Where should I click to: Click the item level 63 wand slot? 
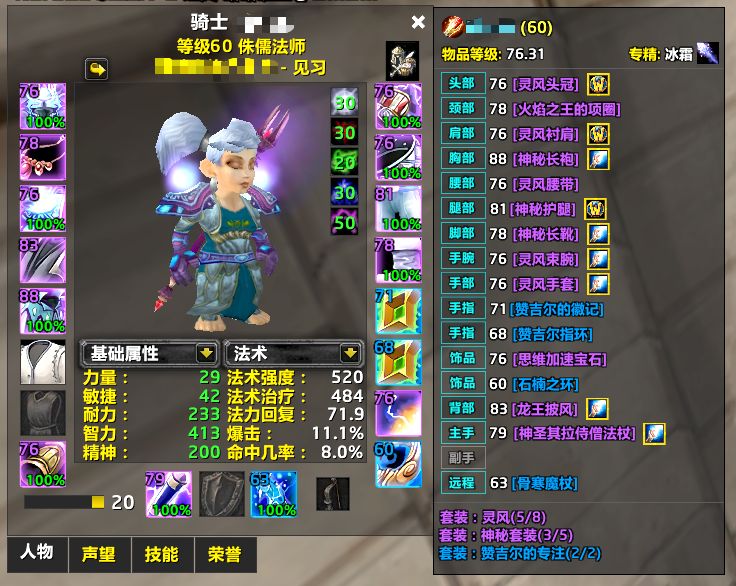tap(270, 493)
